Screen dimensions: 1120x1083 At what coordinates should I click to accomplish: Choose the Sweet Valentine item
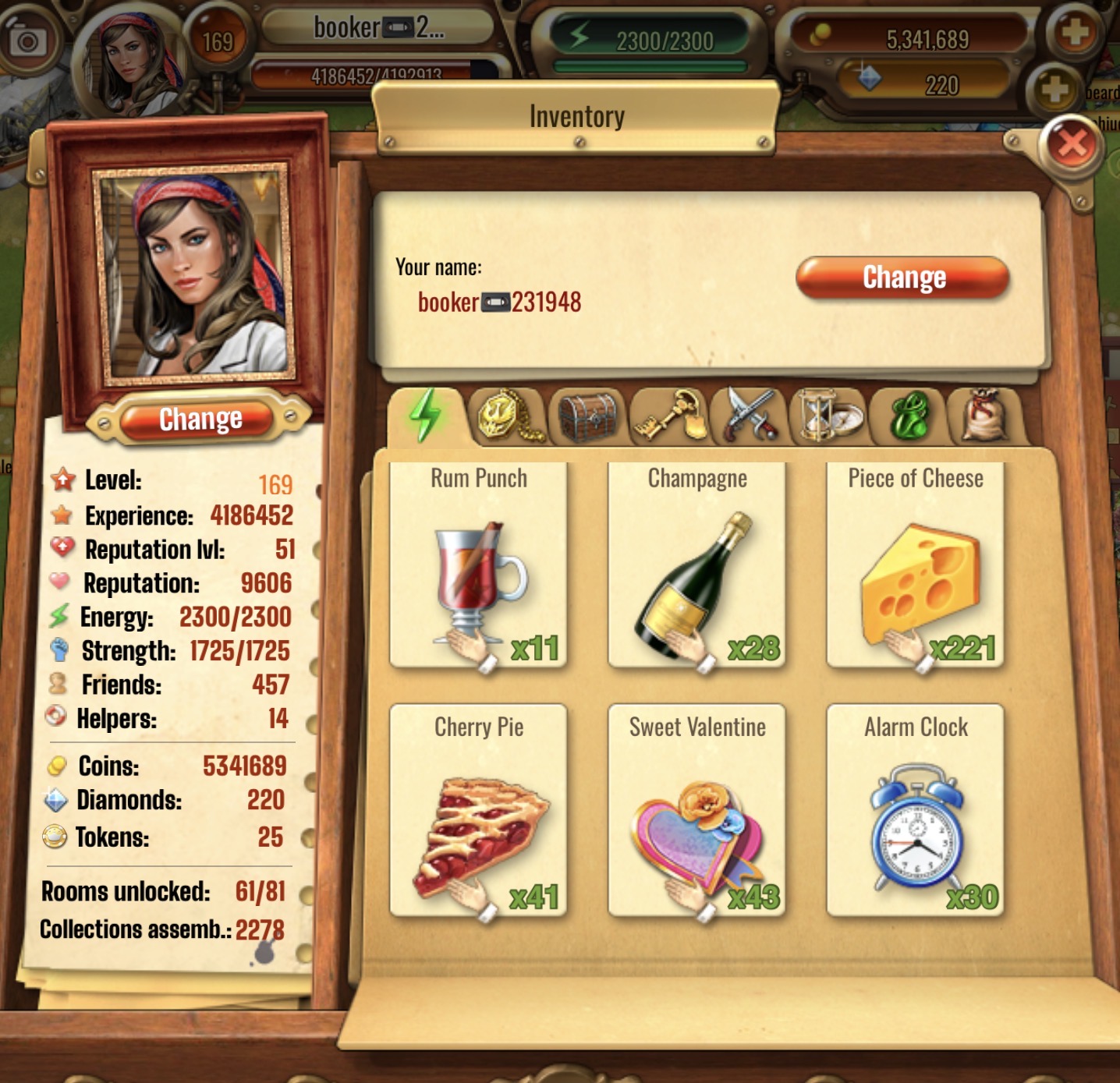pos(696,811)
